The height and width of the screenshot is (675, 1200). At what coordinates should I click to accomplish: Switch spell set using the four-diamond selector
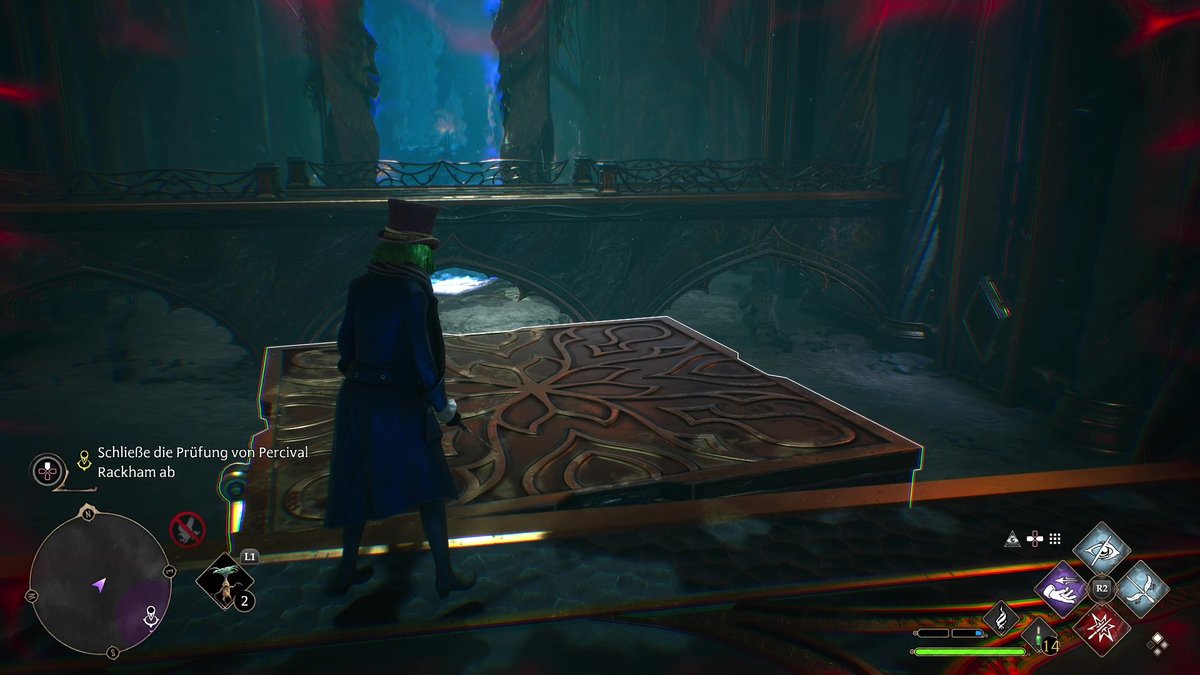[x=1158, y=643]
